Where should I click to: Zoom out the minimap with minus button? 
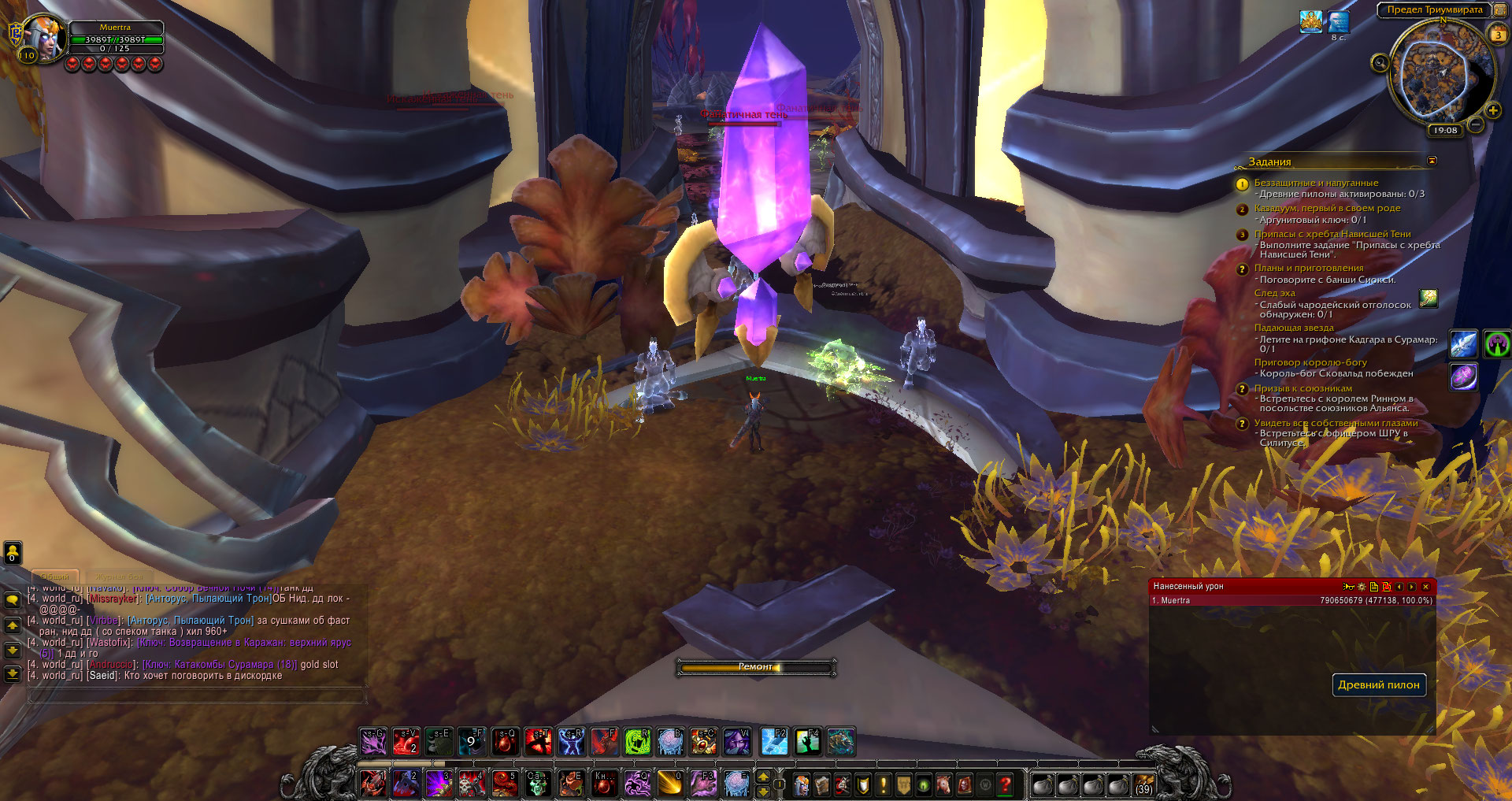(1476, 124)
